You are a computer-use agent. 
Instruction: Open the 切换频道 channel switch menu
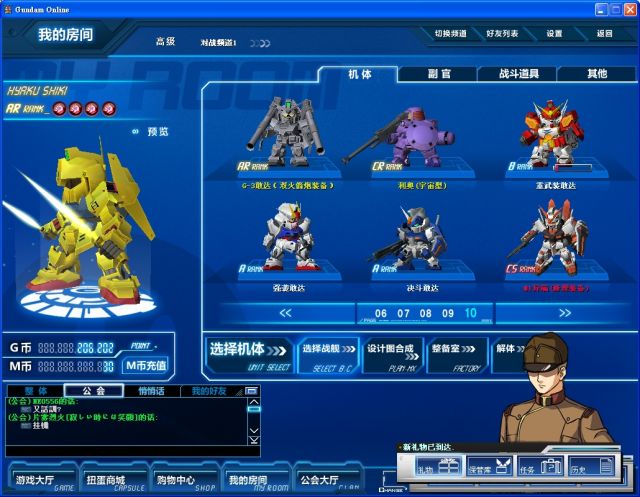pos(451,34)
